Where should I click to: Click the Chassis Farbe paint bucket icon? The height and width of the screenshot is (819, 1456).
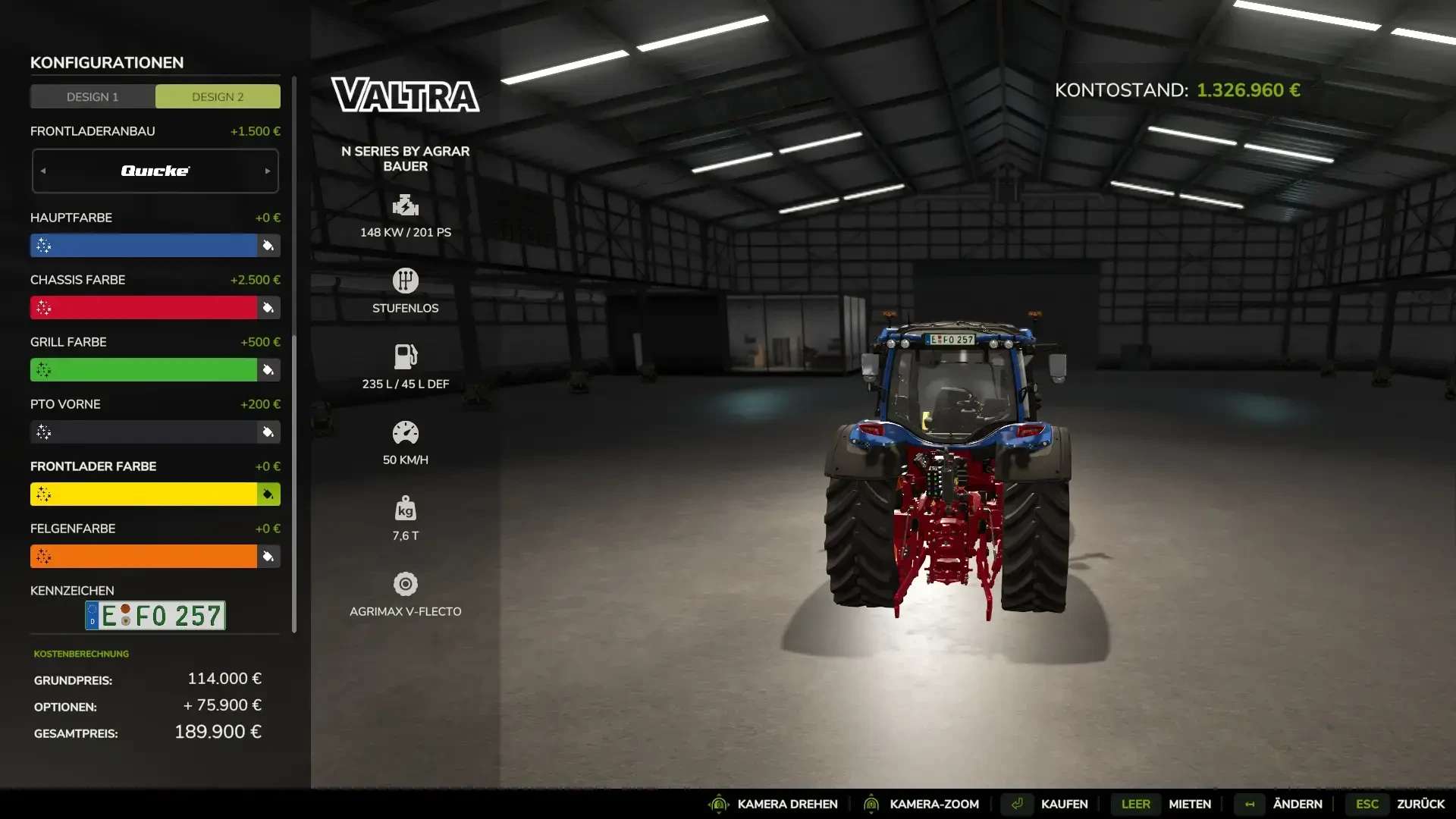[268, 308]
